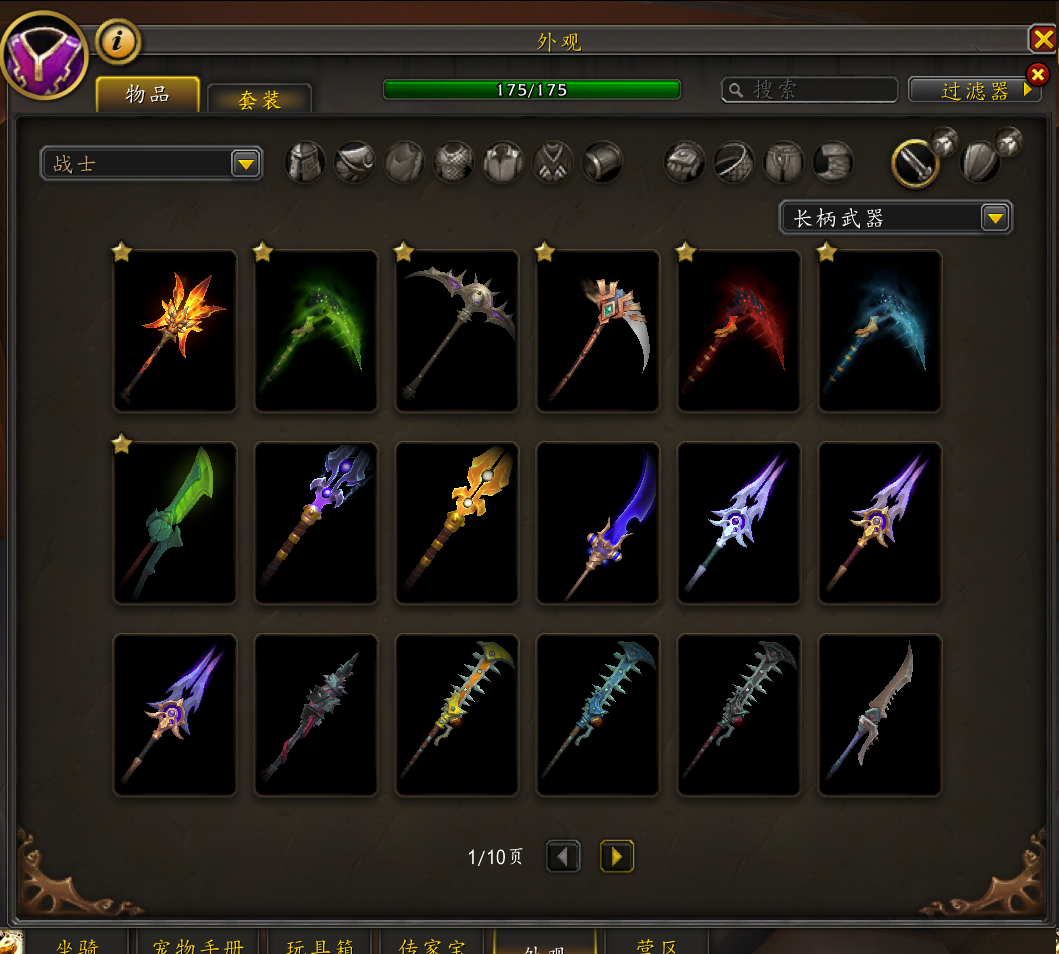Go to the previous appearance page
The height and width of the screenshot is (954, 1059).
click(x=563, y=856)
